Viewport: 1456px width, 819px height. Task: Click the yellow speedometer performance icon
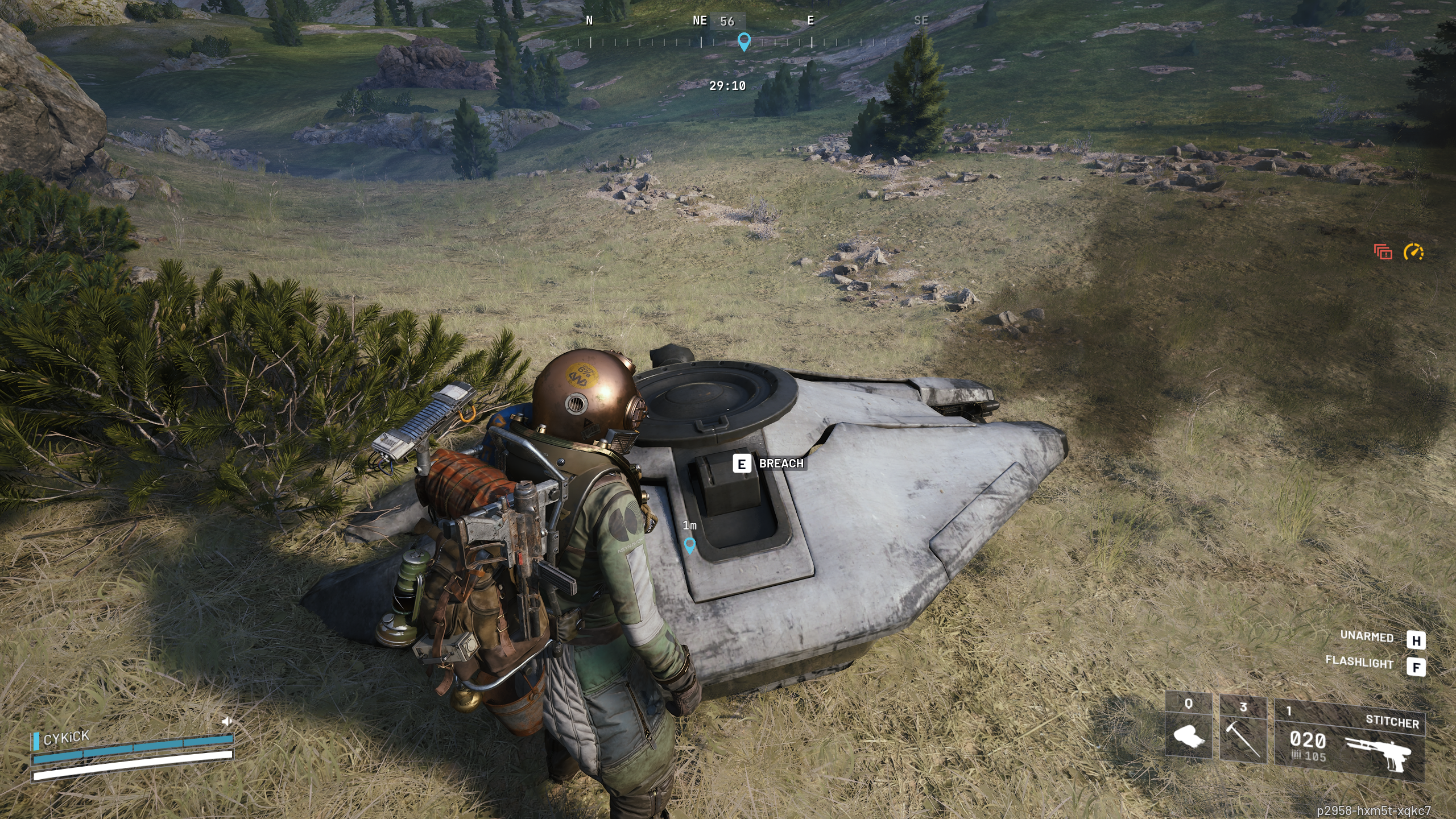pyautogui.click(x=1413, y=251)
